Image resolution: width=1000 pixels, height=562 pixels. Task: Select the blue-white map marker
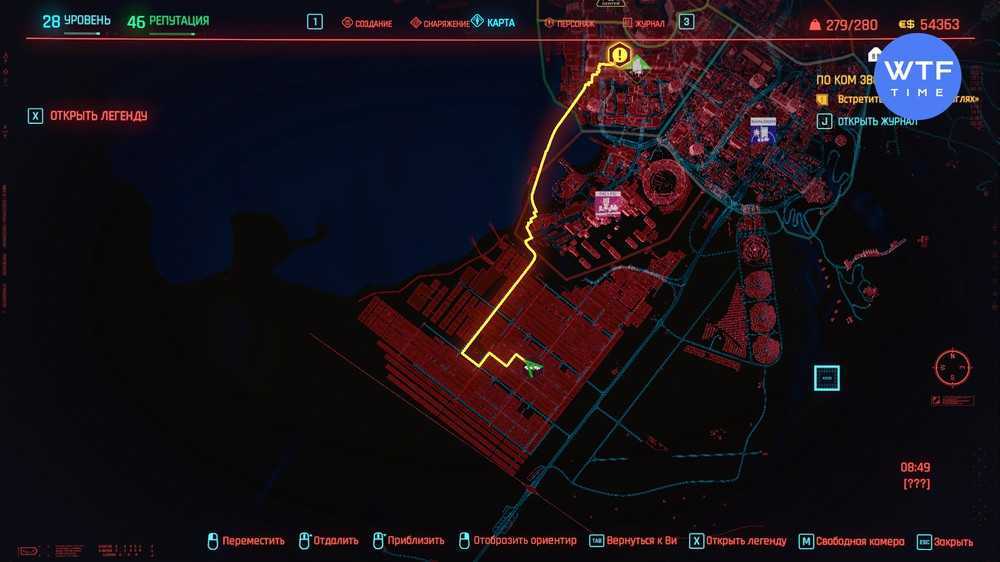pyautogui.click(x=763, y=130)
